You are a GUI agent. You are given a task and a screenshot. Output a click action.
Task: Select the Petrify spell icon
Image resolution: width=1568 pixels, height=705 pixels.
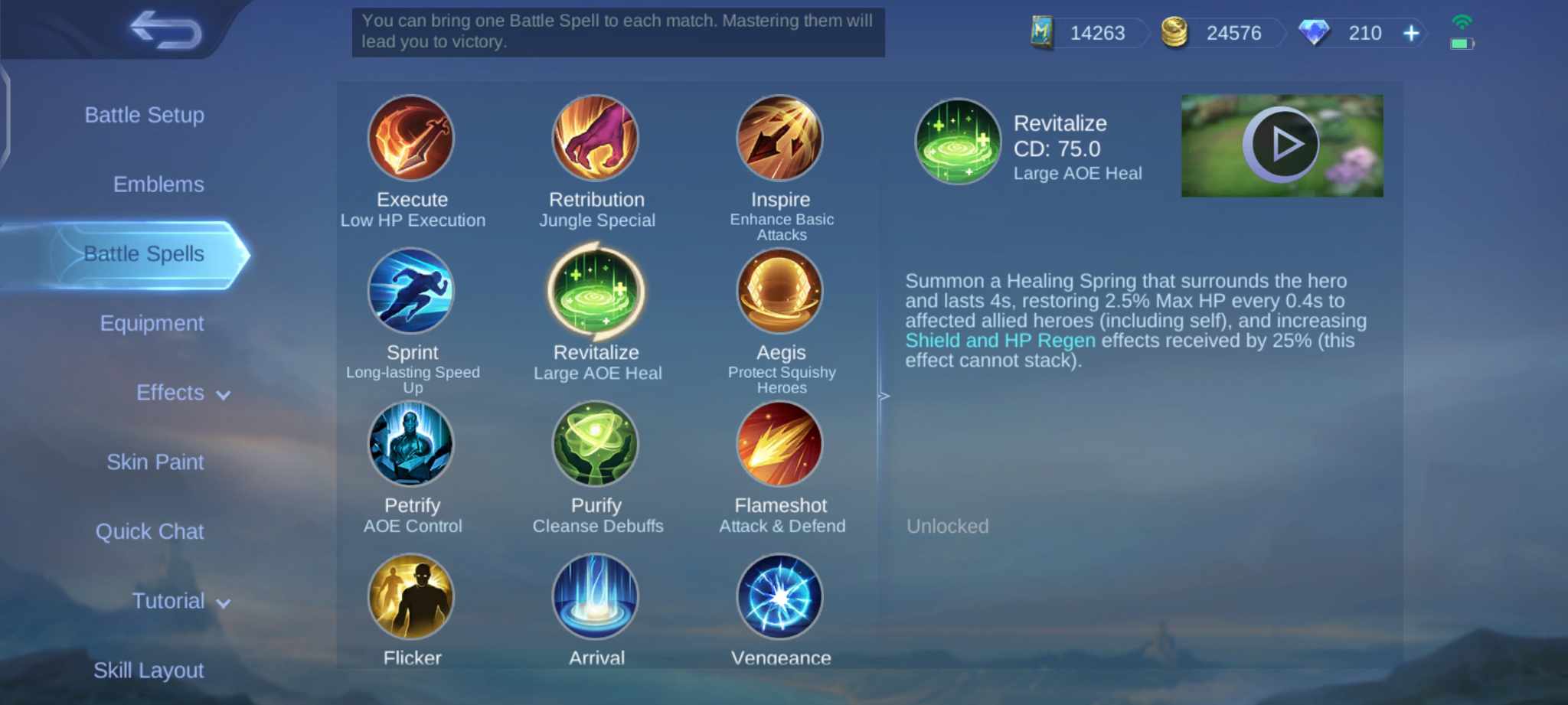click(412, 445)
